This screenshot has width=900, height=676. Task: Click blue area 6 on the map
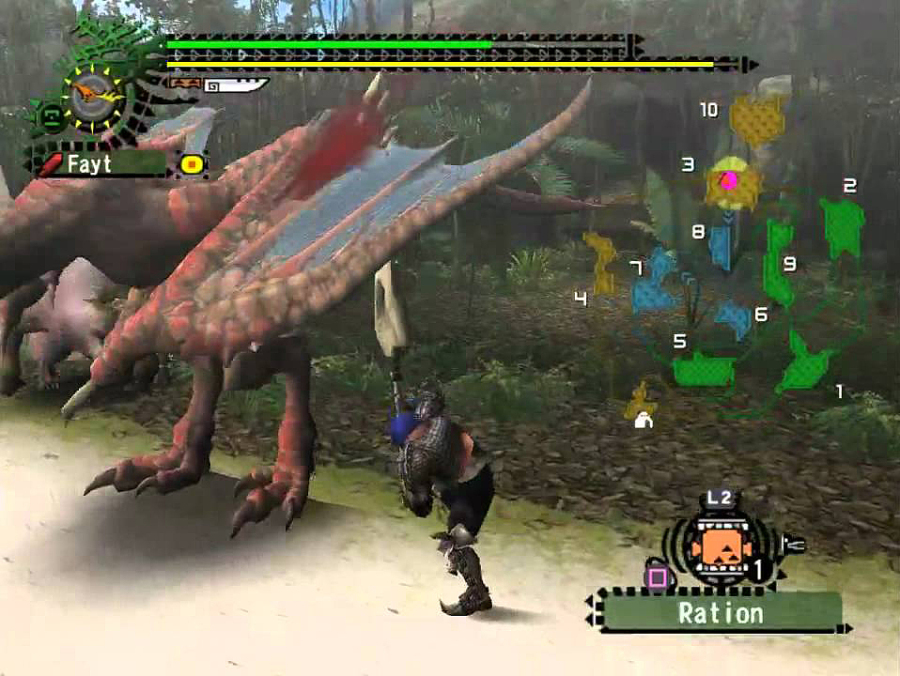tap(733, 318)
